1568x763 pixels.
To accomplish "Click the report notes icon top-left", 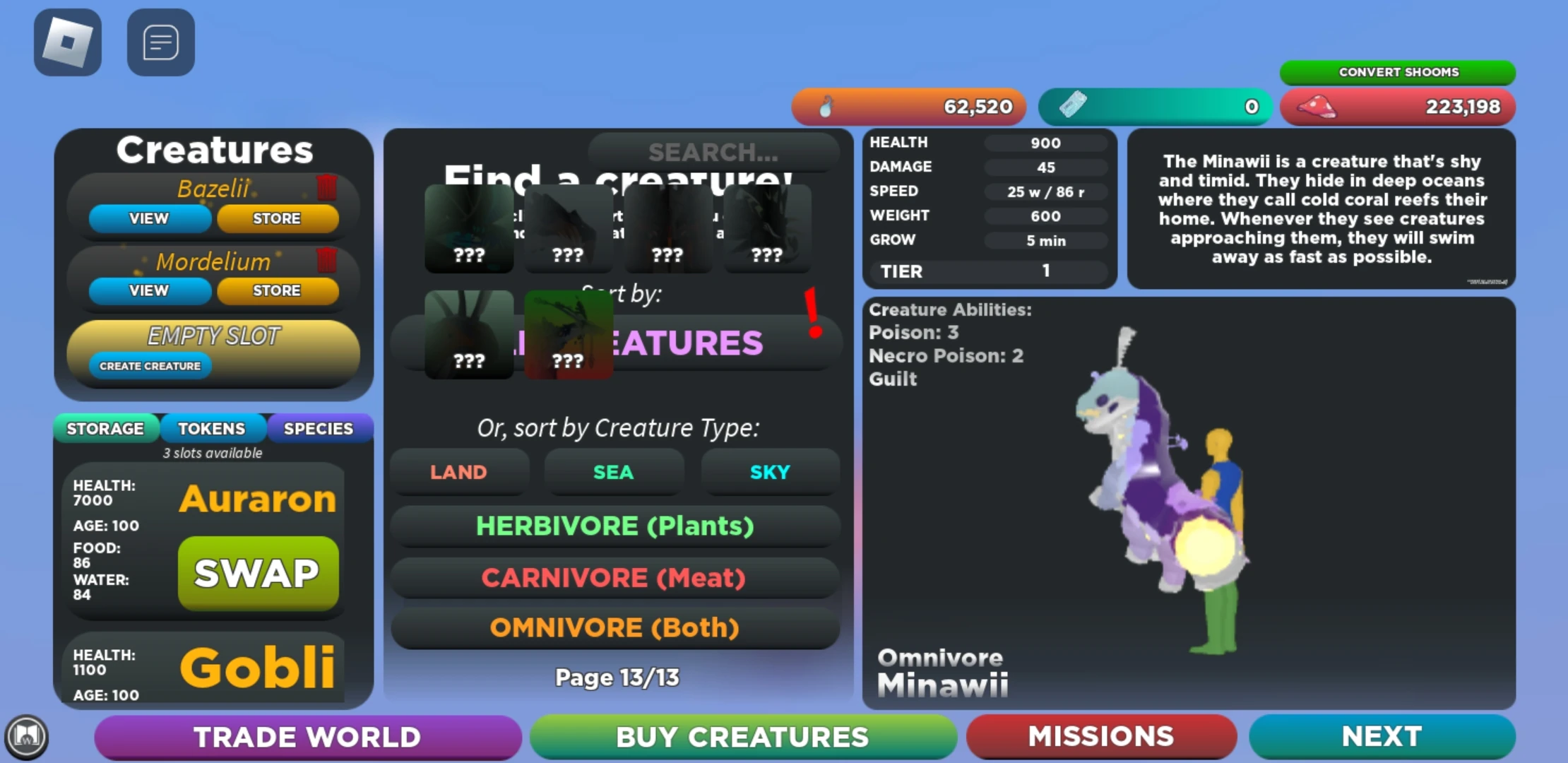I will coord(160,42).
